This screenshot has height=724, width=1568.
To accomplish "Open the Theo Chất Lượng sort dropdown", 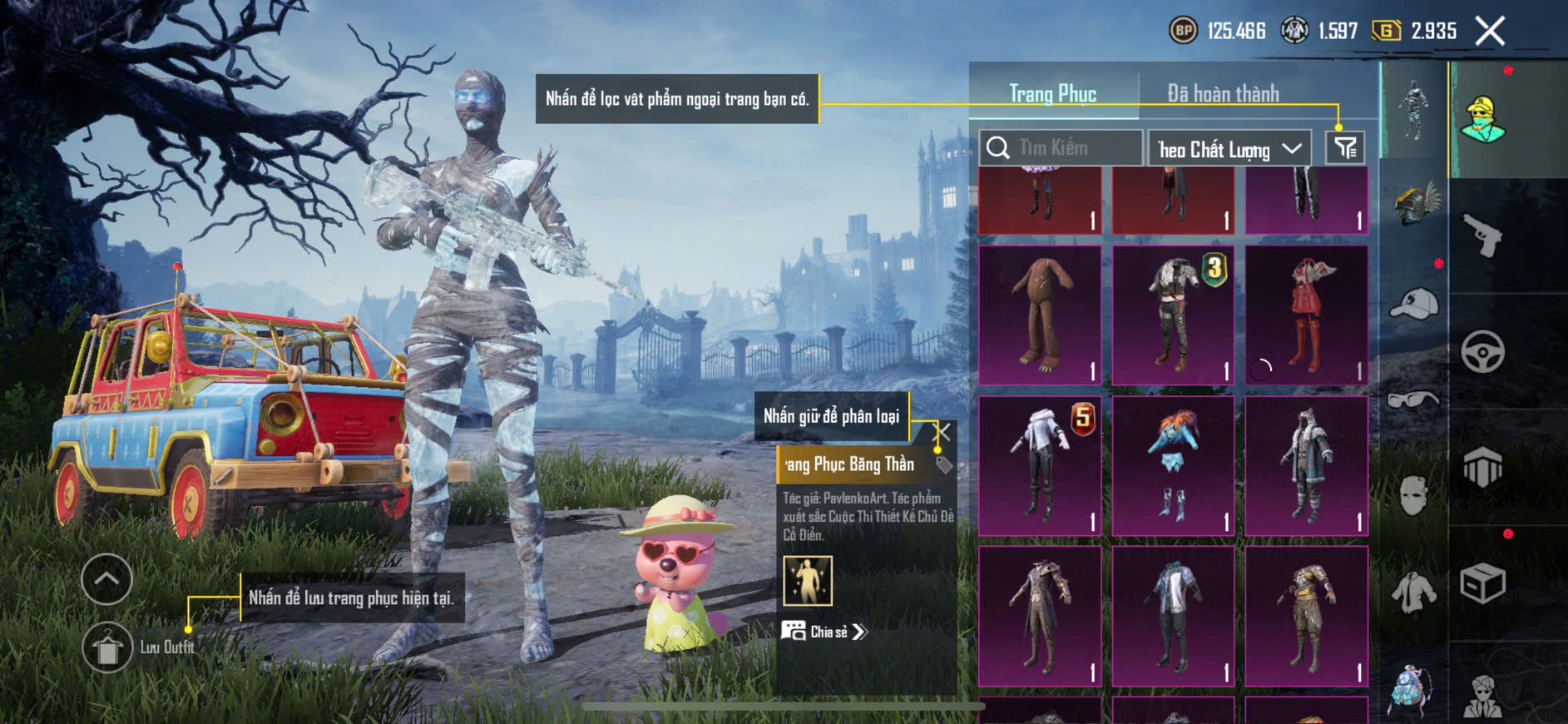I will pos(1229,150).
